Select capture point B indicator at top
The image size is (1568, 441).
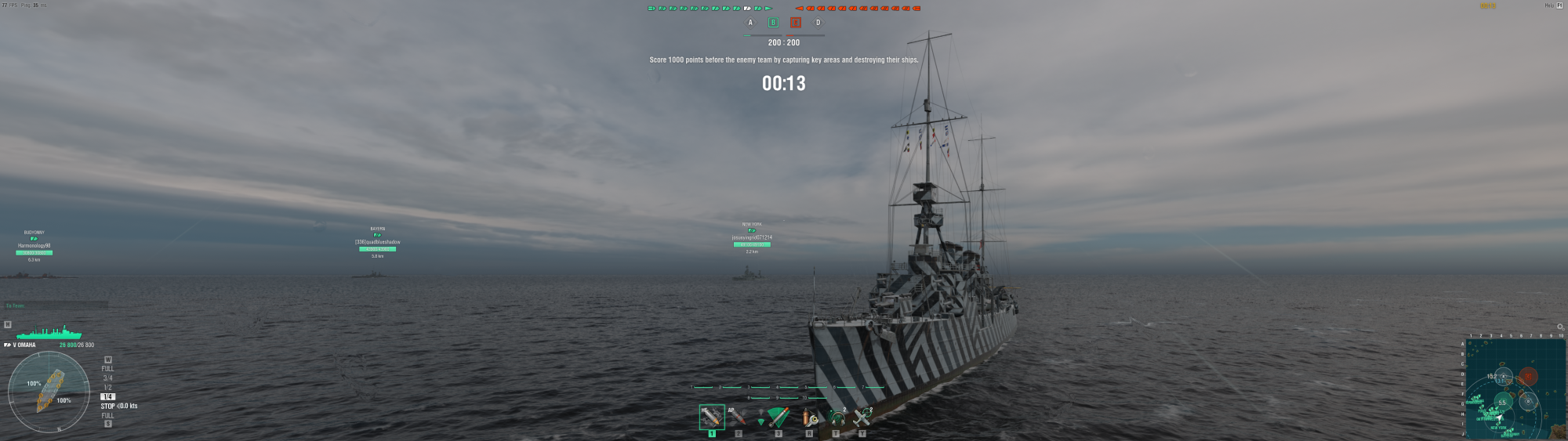point(773,23)
